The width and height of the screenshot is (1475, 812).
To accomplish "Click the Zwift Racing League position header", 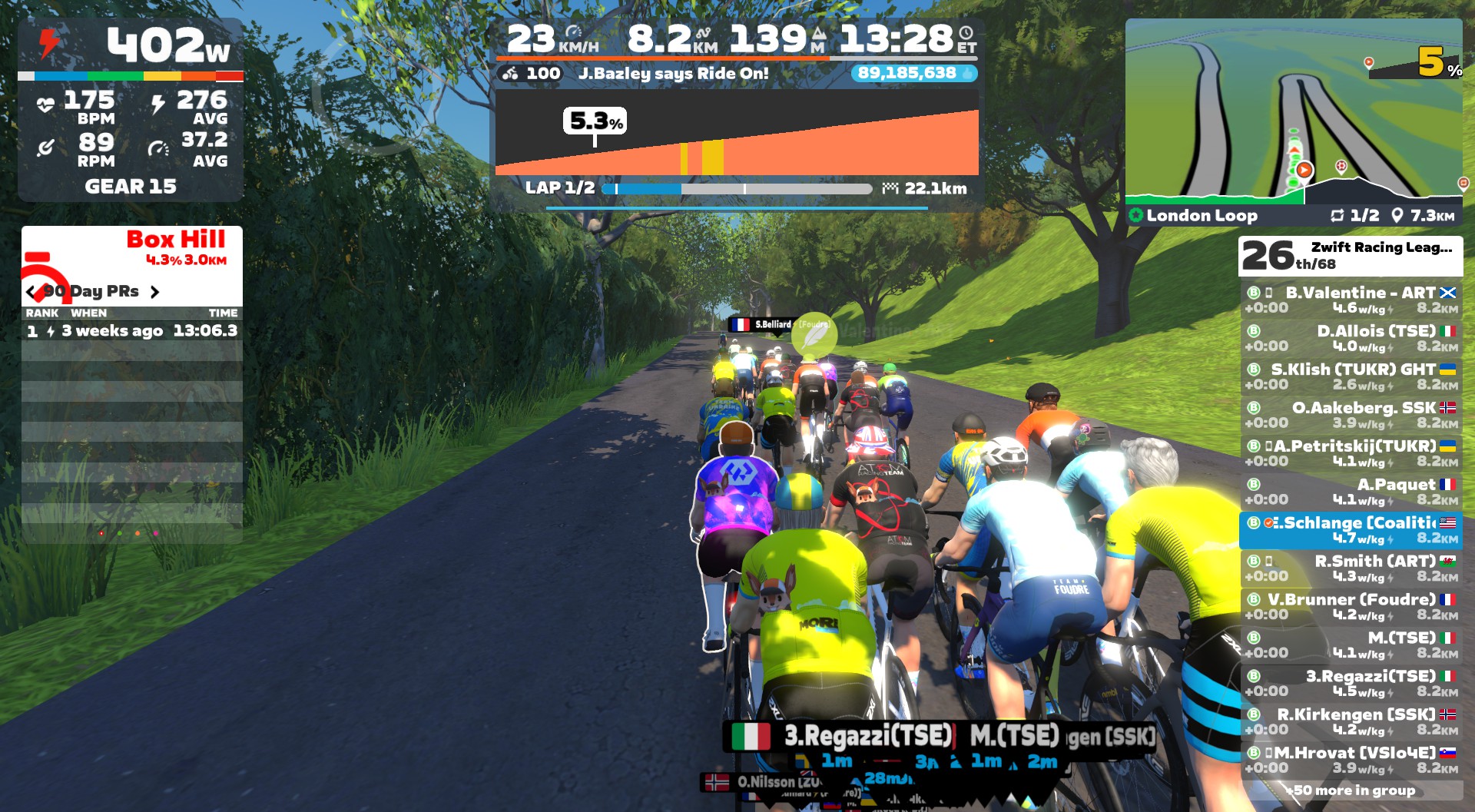I will [1351, 256].
